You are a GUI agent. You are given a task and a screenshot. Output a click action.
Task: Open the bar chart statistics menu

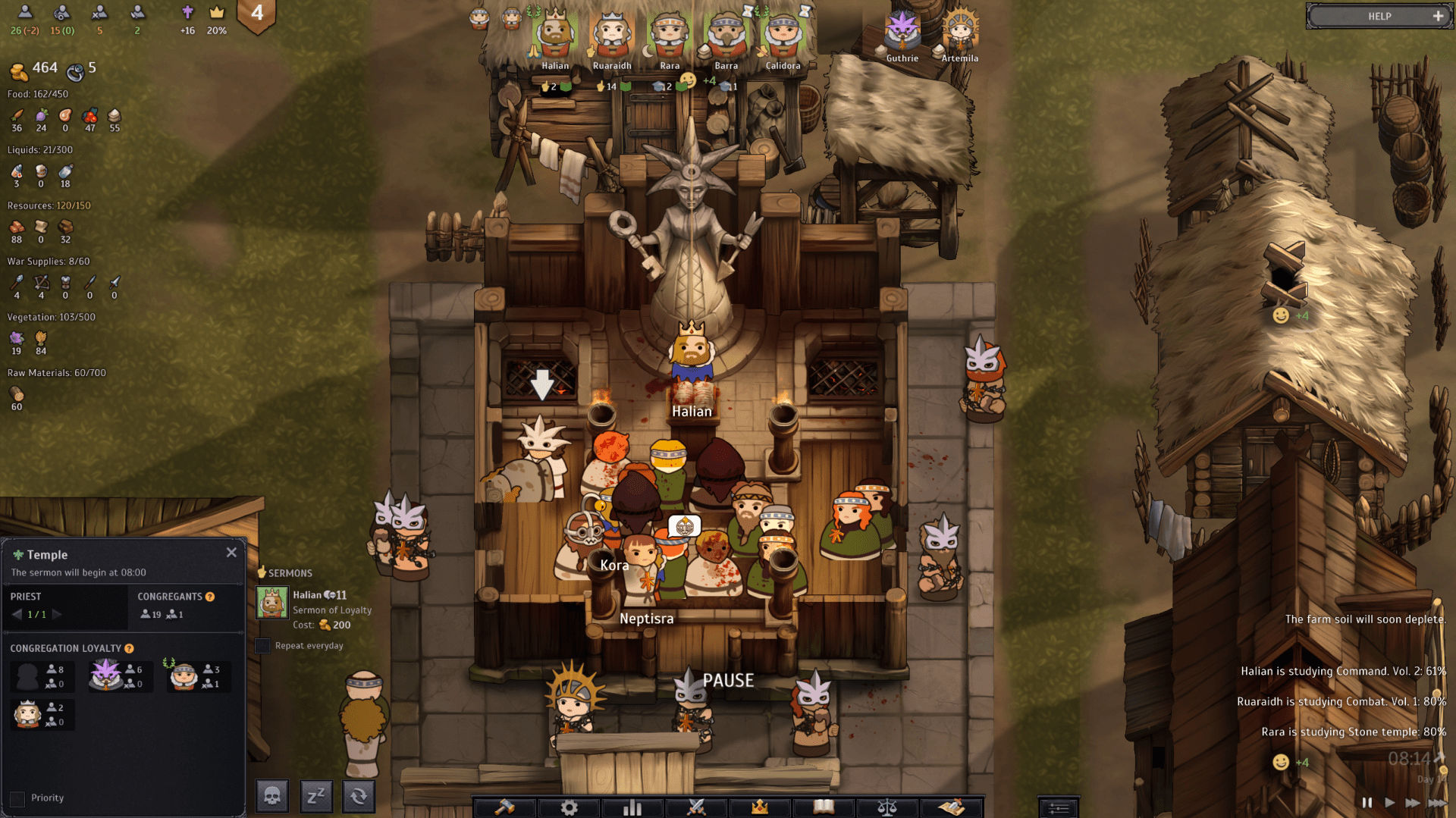coord(632,807)
